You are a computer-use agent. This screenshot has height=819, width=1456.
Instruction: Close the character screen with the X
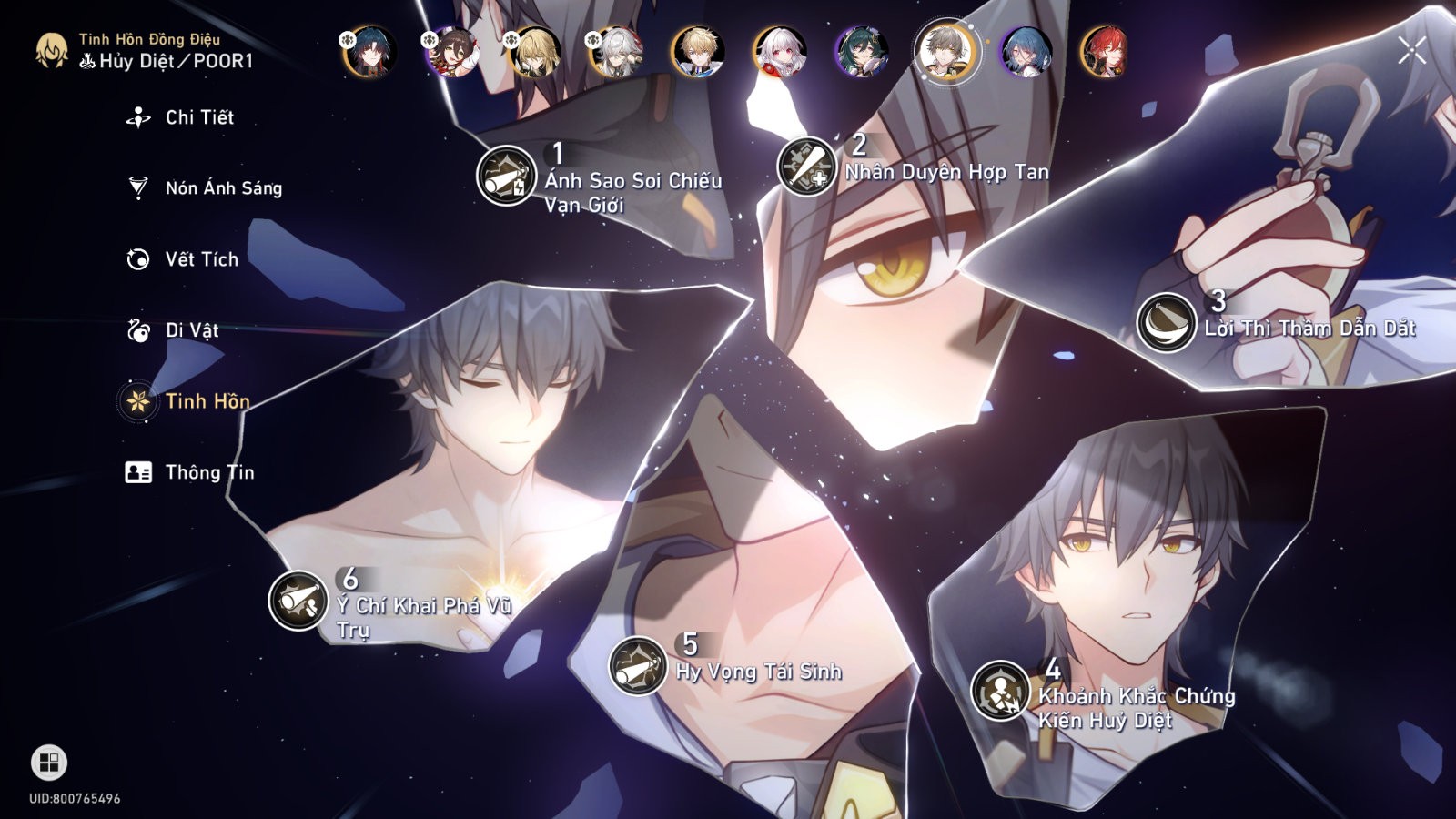(1411, 51)
